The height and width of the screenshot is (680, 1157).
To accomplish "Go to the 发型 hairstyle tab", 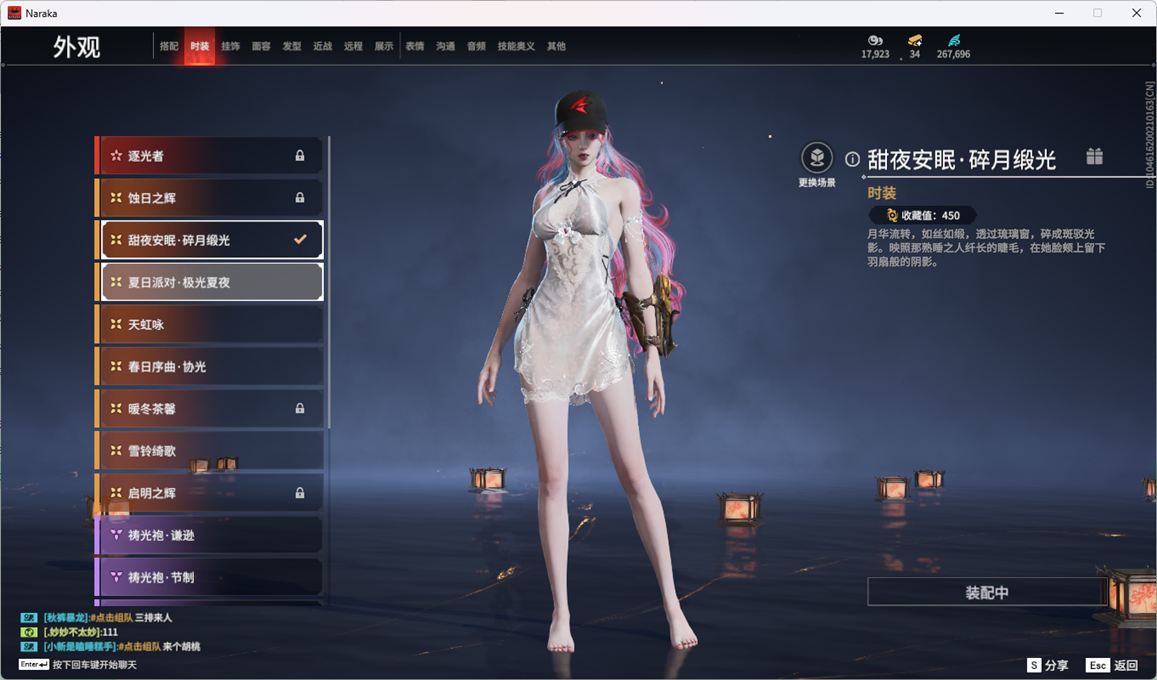I will (292, 46).
